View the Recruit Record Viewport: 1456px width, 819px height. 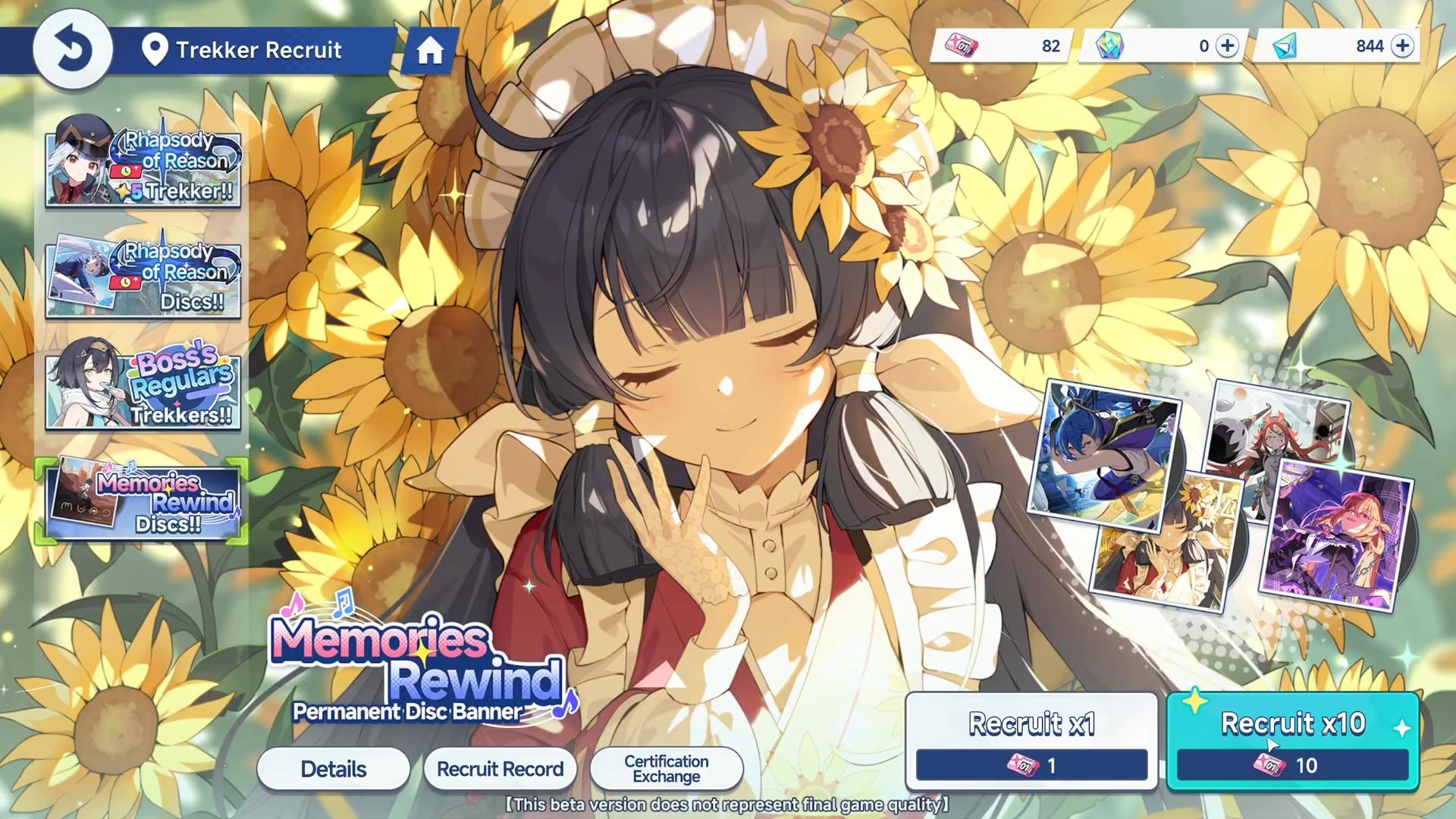click(x=500, y=769)
